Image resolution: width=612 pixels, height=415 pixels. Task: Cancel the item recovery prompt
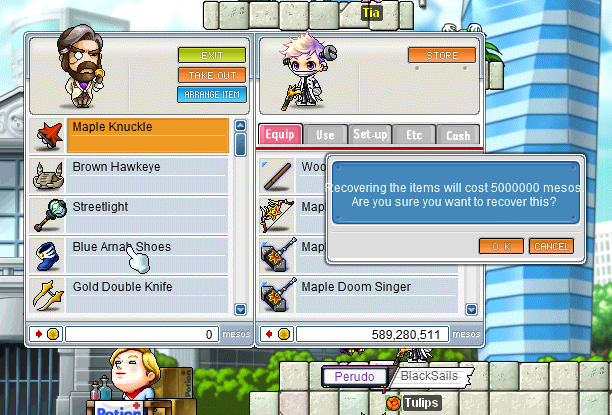[551, 246]
